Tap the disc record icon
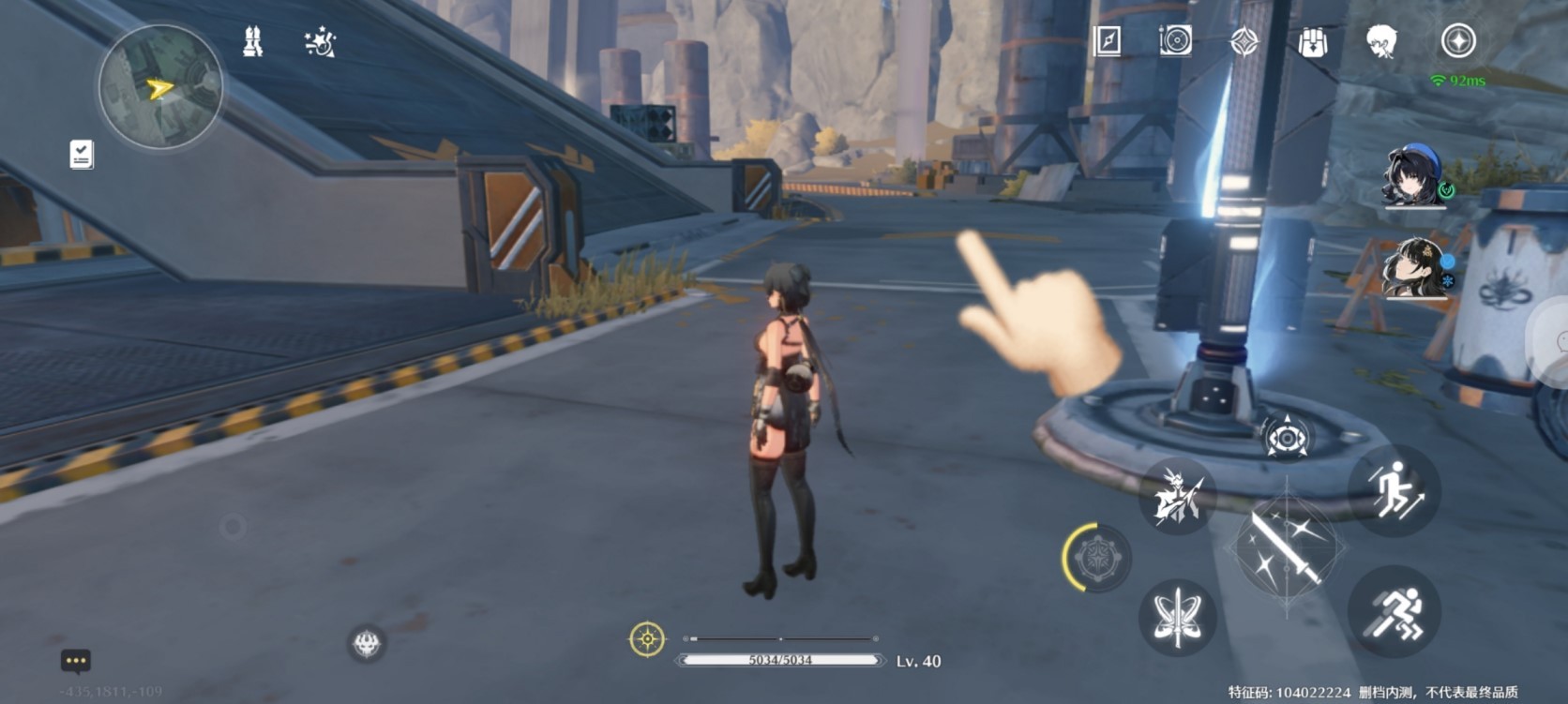The width and height of the screenshot is (1568, 704). pyautogui.click(x=1175, y=41)
